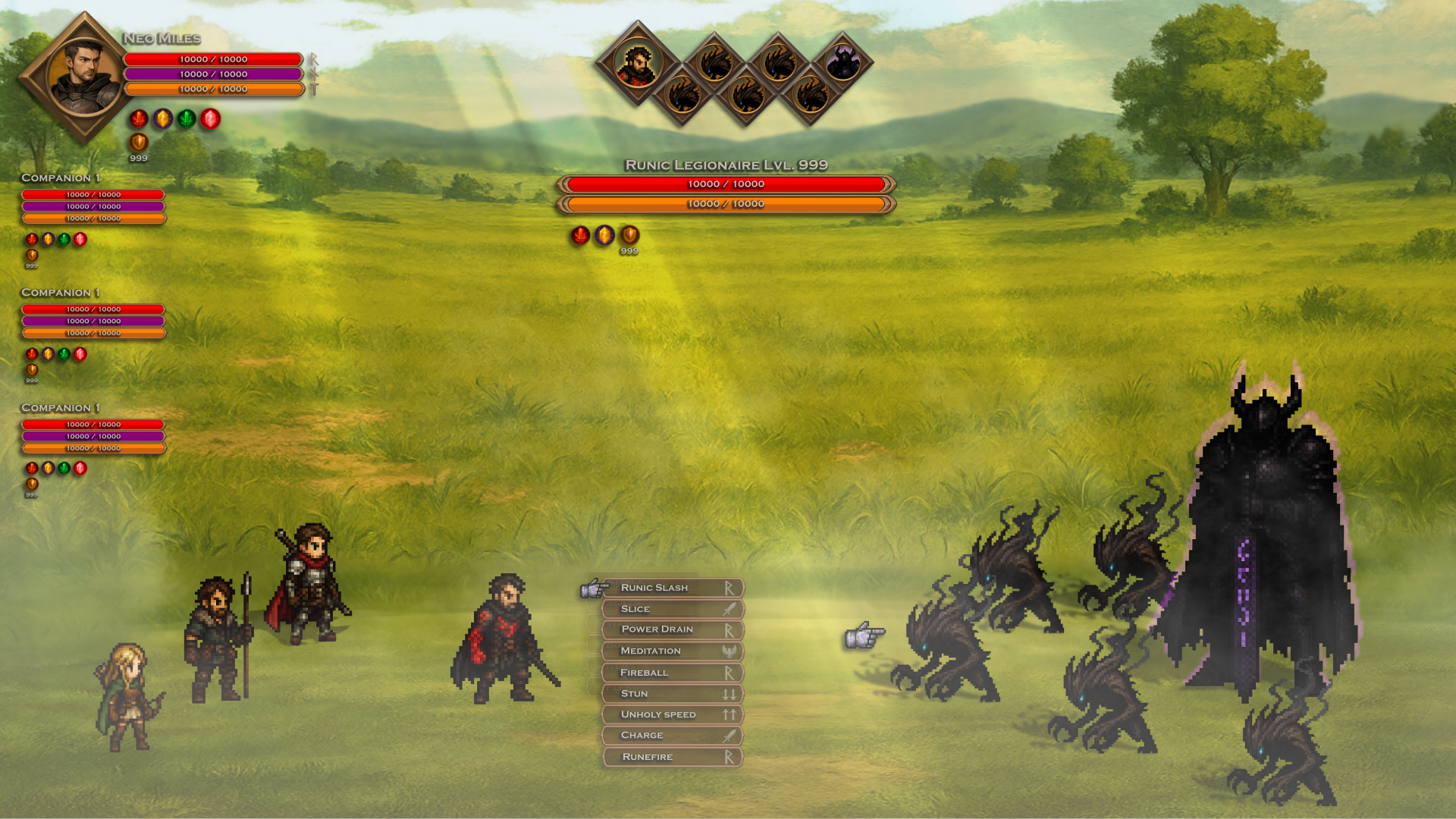Click the purple crystal buff icon below Neo Miles's bars
The height and width of the screenshot is (819, 1456).
coord(163,118)
